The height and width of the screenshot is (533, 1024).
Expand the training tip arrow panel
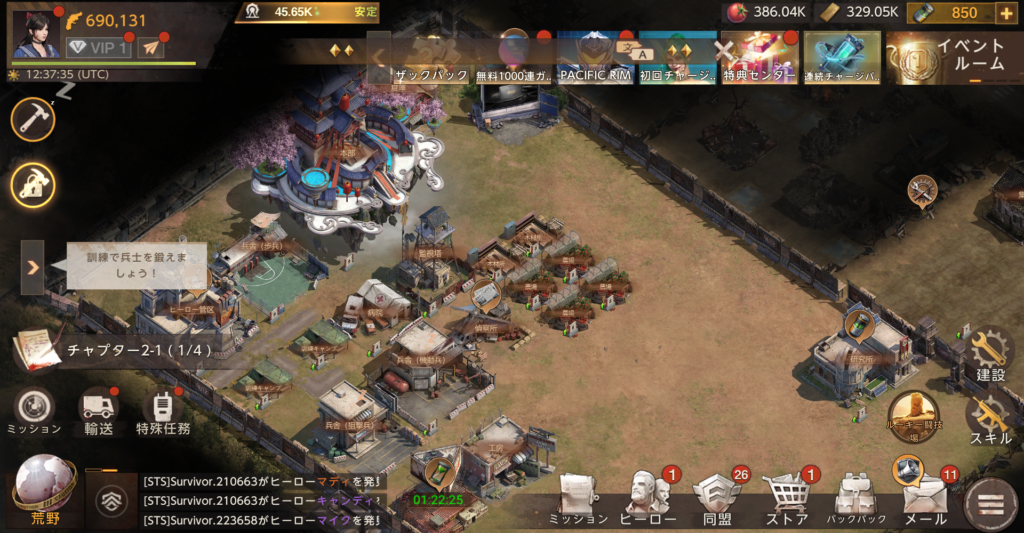33,267
